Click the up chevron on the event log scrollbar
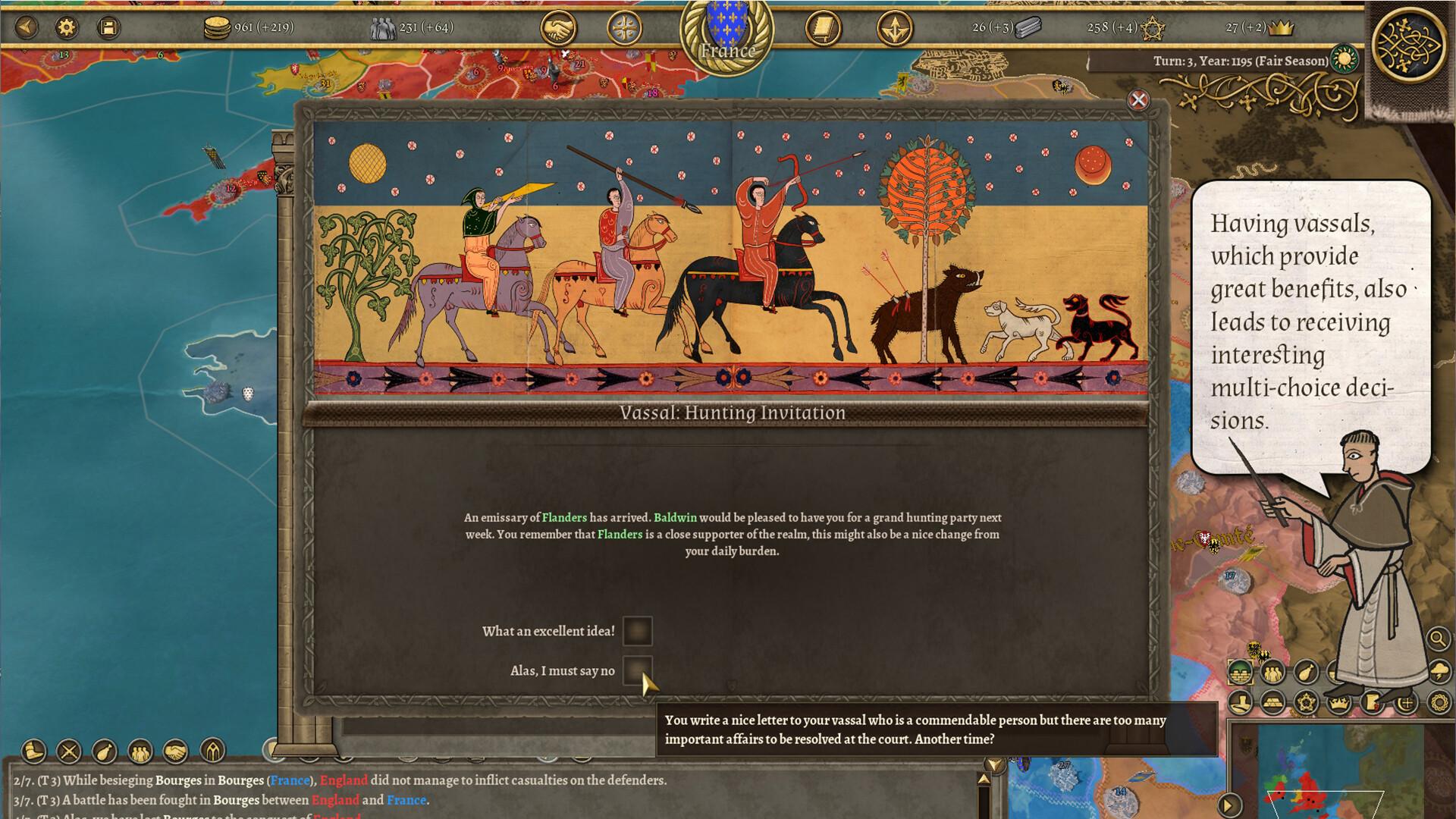The width and height of the screenshot is (1456, 819). pos(983,779)
